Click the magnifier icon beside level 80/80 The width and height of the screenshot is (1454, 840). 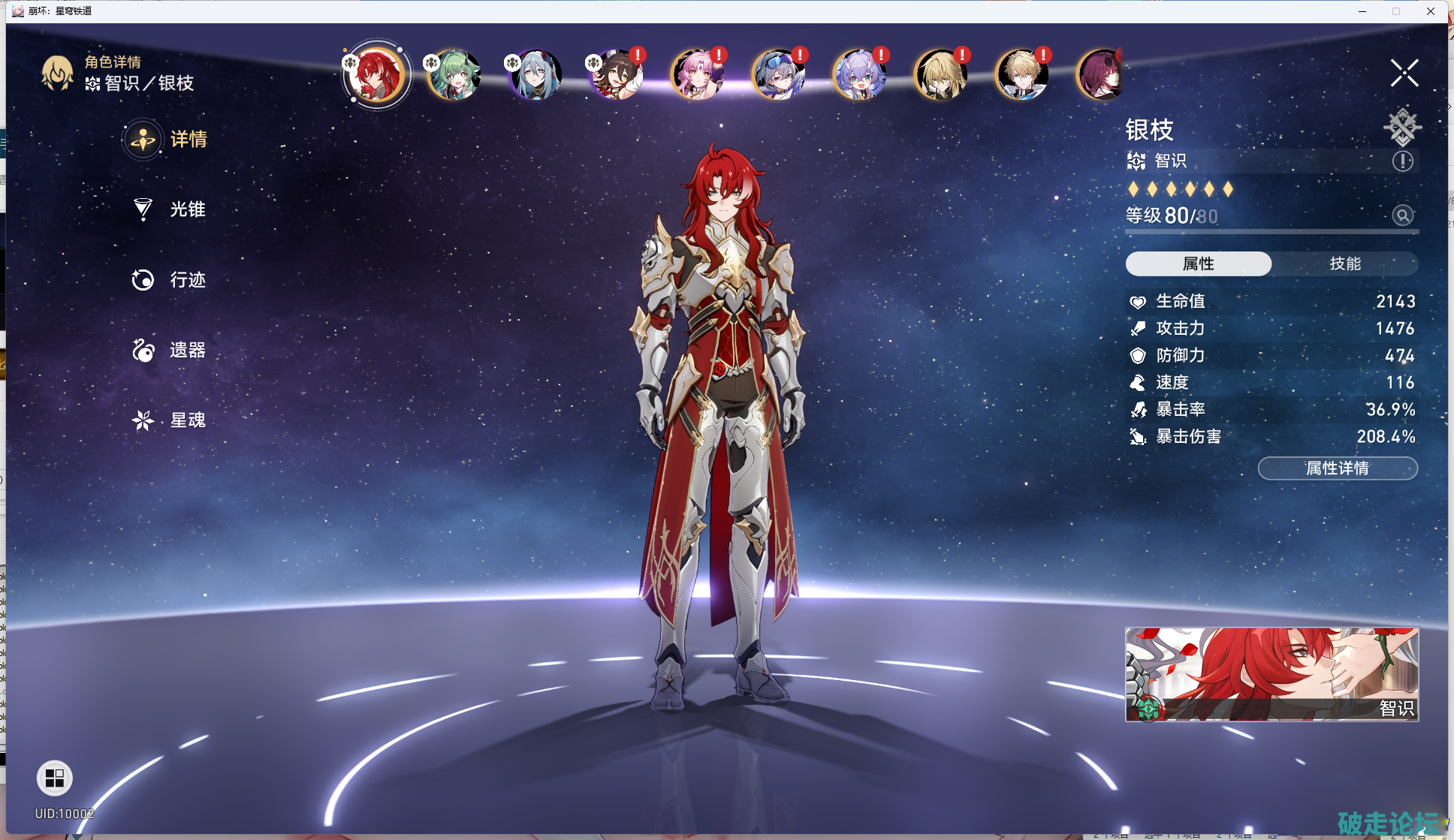[1402, 215]
